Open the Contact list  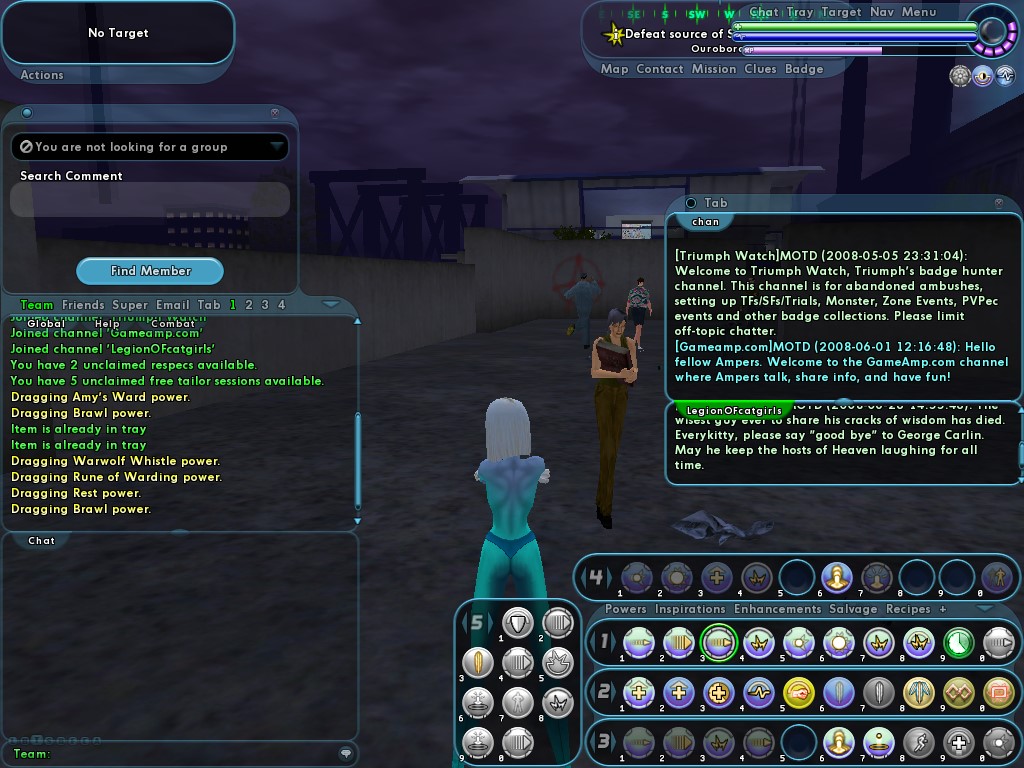660,70
